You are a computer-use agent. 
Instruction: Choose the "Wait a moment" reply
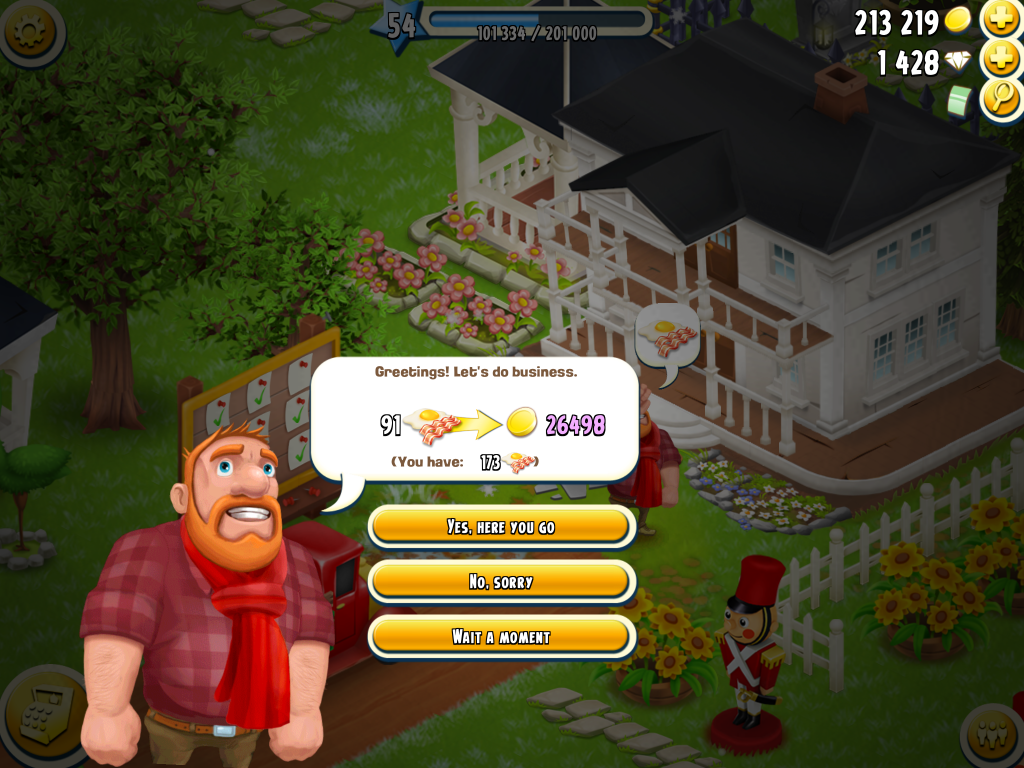click(501, 637)
